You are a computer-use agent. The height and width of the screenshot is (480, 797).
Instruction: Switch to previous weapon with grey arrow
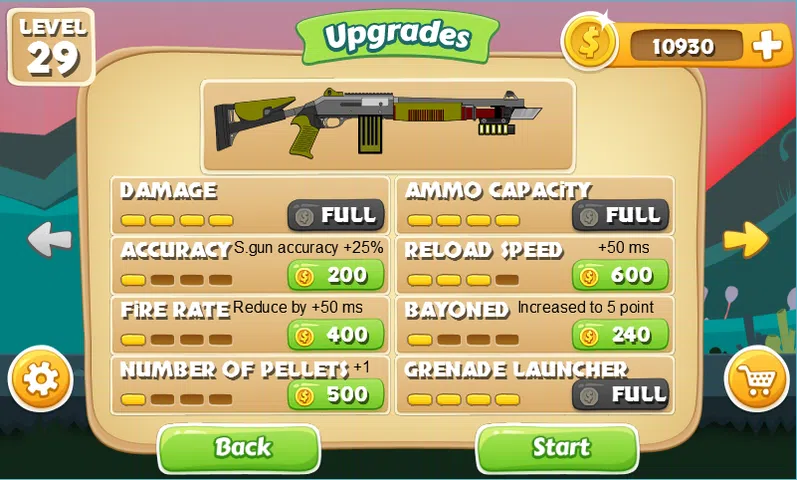pyautogui.click(x=49, y=239)
